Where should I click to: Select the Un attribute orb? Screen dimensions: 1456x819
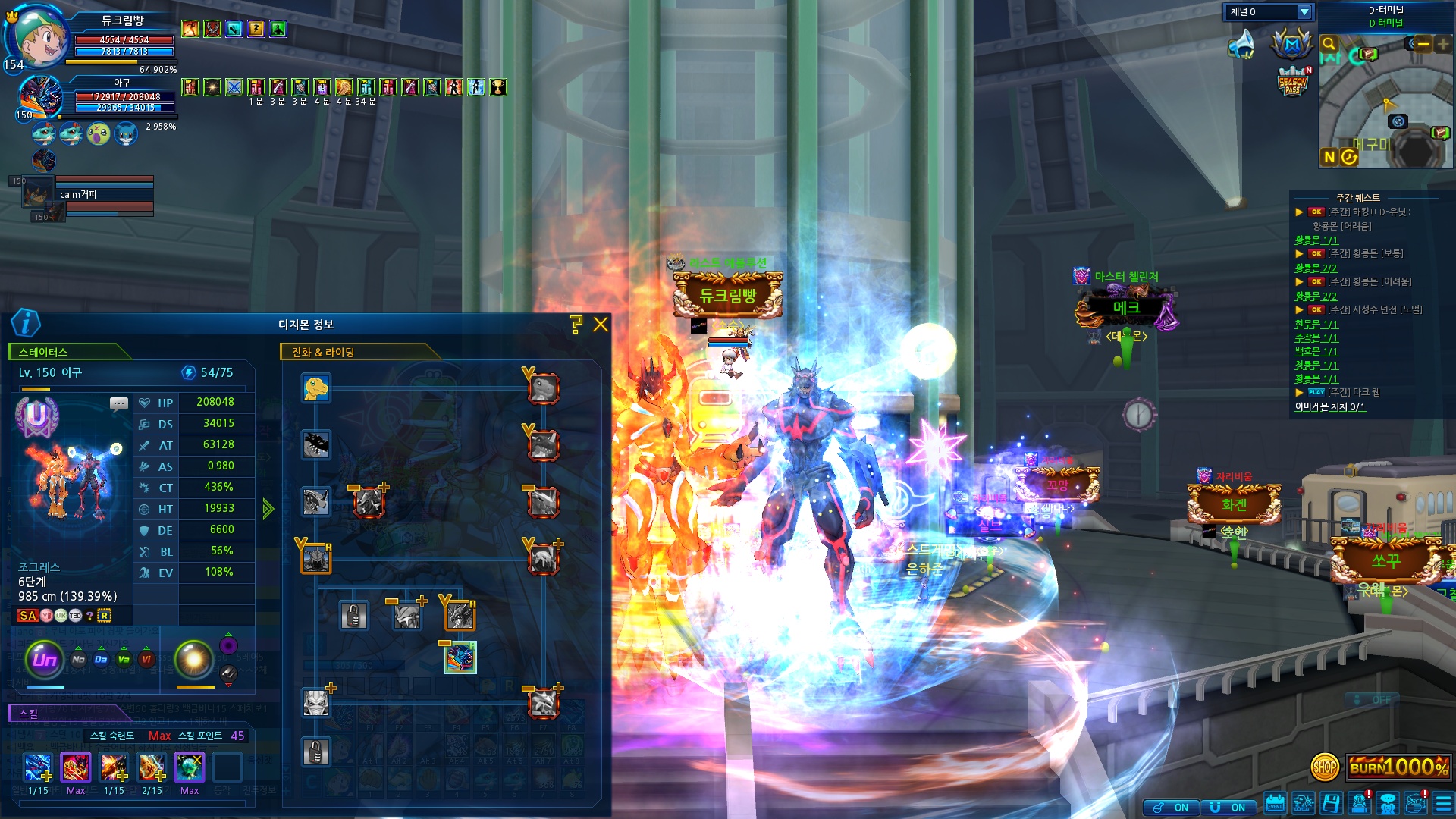44,659
